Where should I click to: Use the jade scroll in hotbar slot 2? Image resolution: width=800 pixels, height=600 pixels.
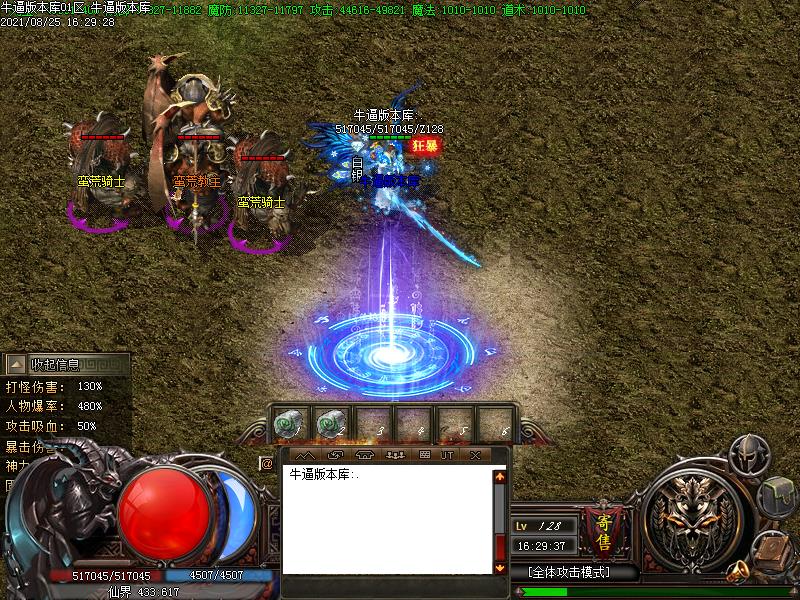pyautogui.click(x=332, y=424)
